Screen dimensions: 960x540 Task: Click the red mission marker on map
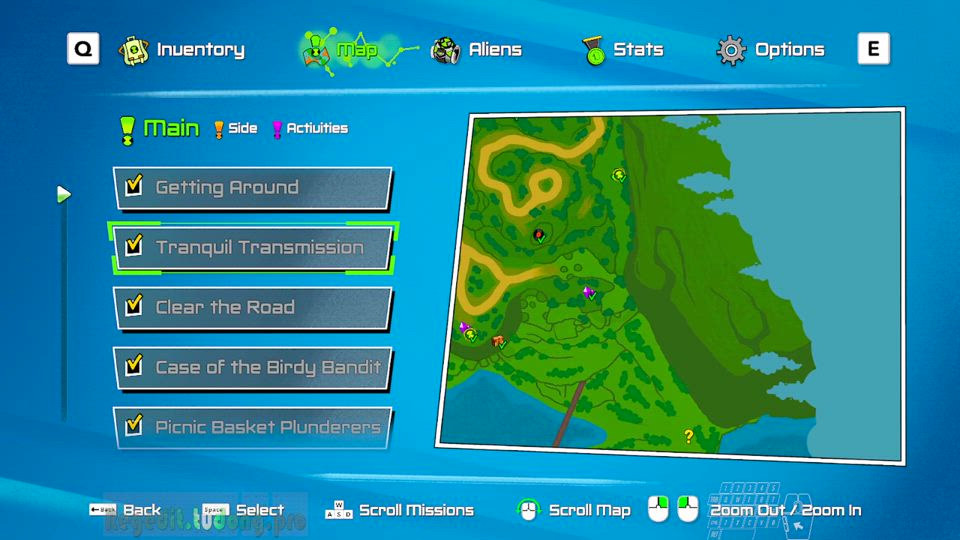539,235
